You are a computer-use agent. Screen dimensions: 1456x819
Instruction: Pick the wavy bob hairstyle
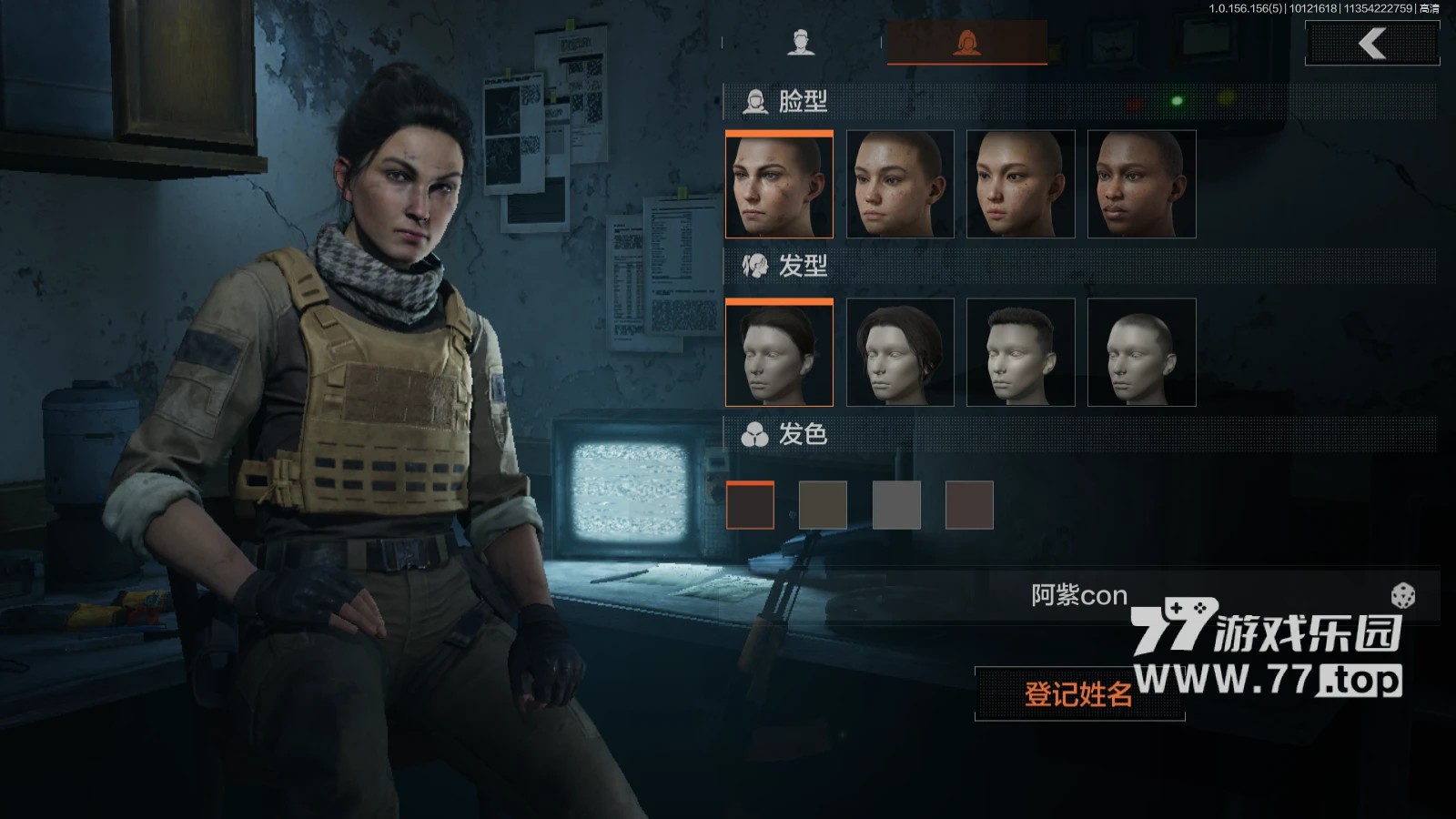coord(900,353)
